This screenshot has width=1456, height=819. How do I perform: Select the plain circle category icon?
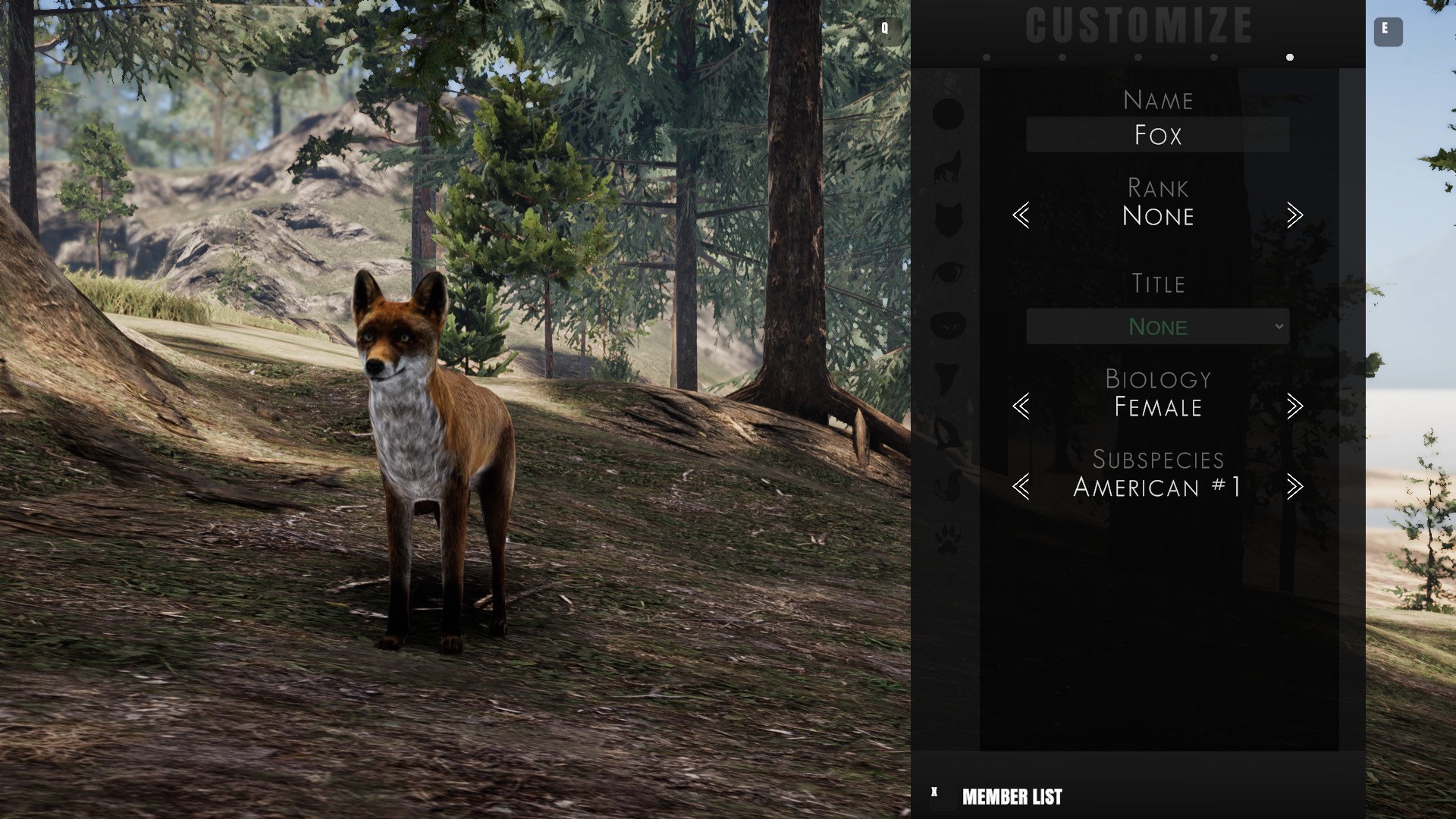coord(948,114)
